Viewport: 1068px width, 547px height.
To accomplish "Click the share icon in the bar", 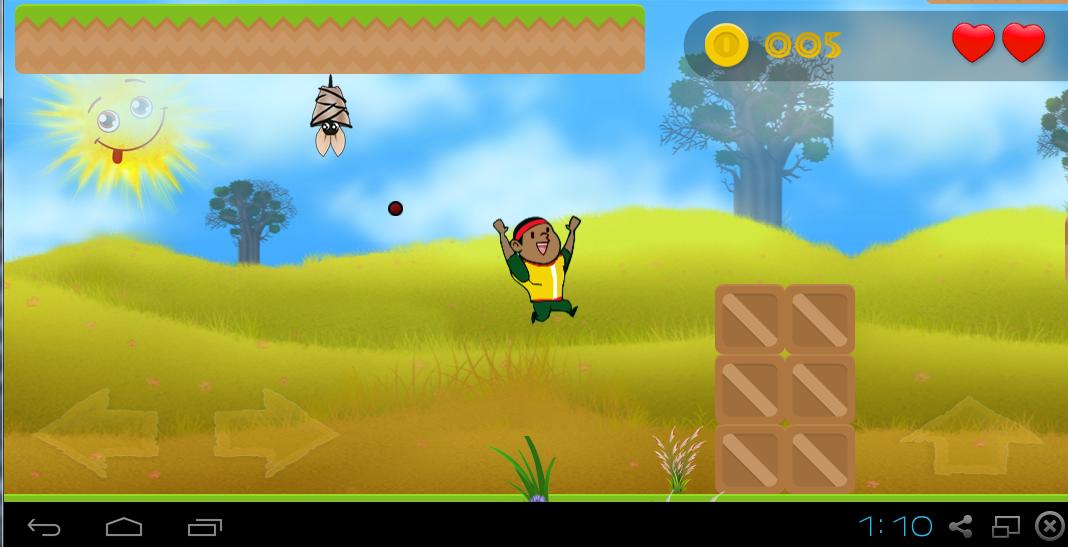I will coord(961,526).
